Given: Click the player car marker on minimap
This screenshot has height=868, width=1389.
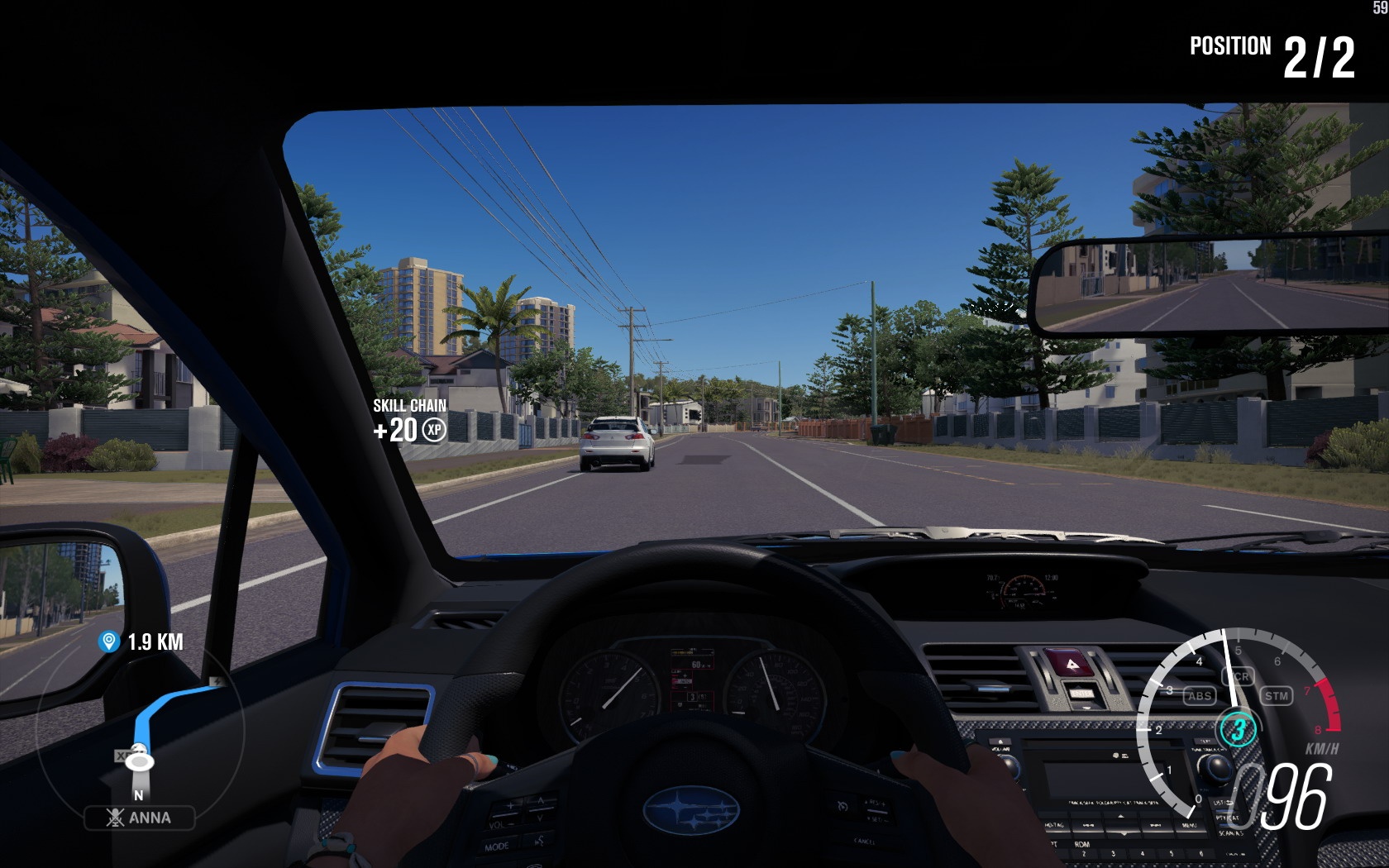Looking at the screenshot, I should tap(139, 759).
